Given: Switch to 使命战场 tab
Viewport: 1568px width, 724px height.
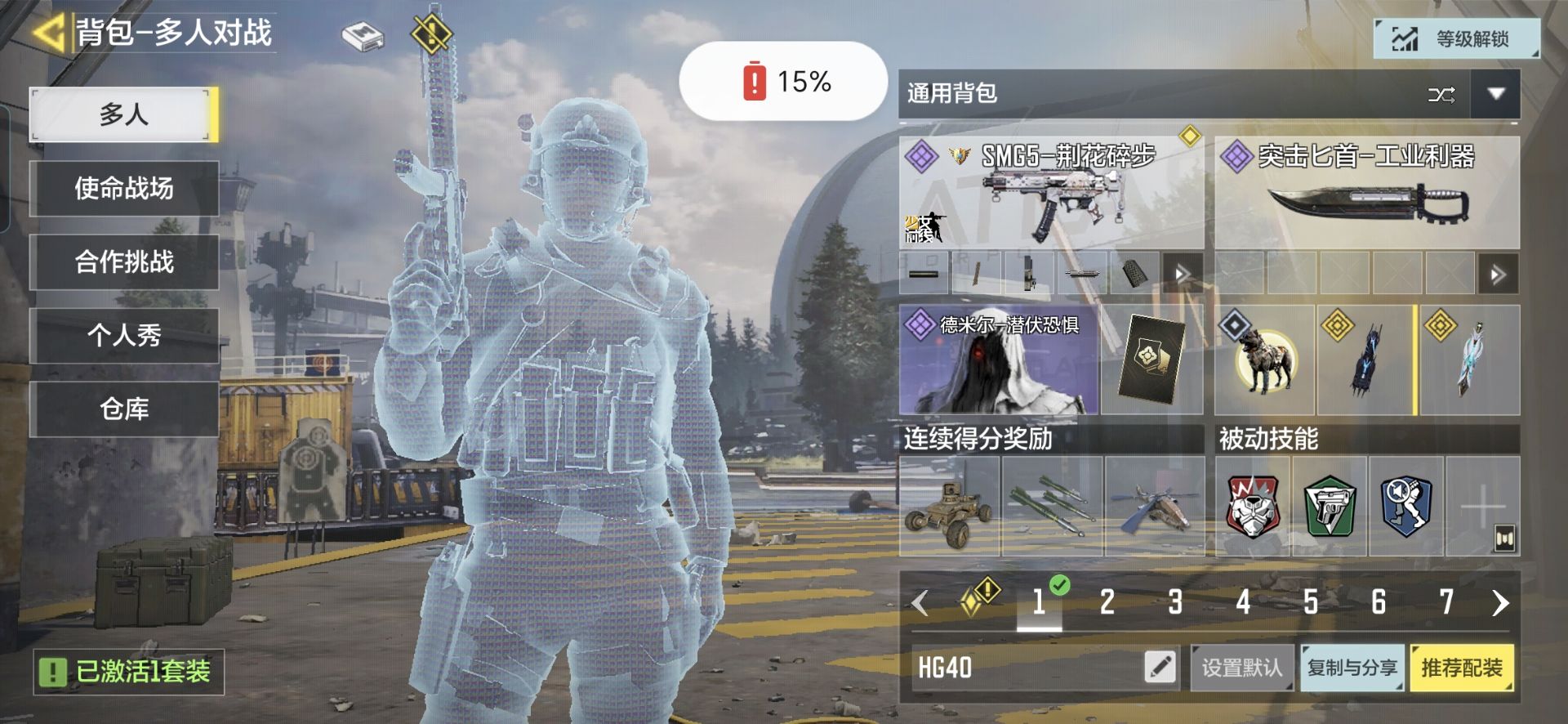Looking at the screenshot, I should [x=123, y=189].
